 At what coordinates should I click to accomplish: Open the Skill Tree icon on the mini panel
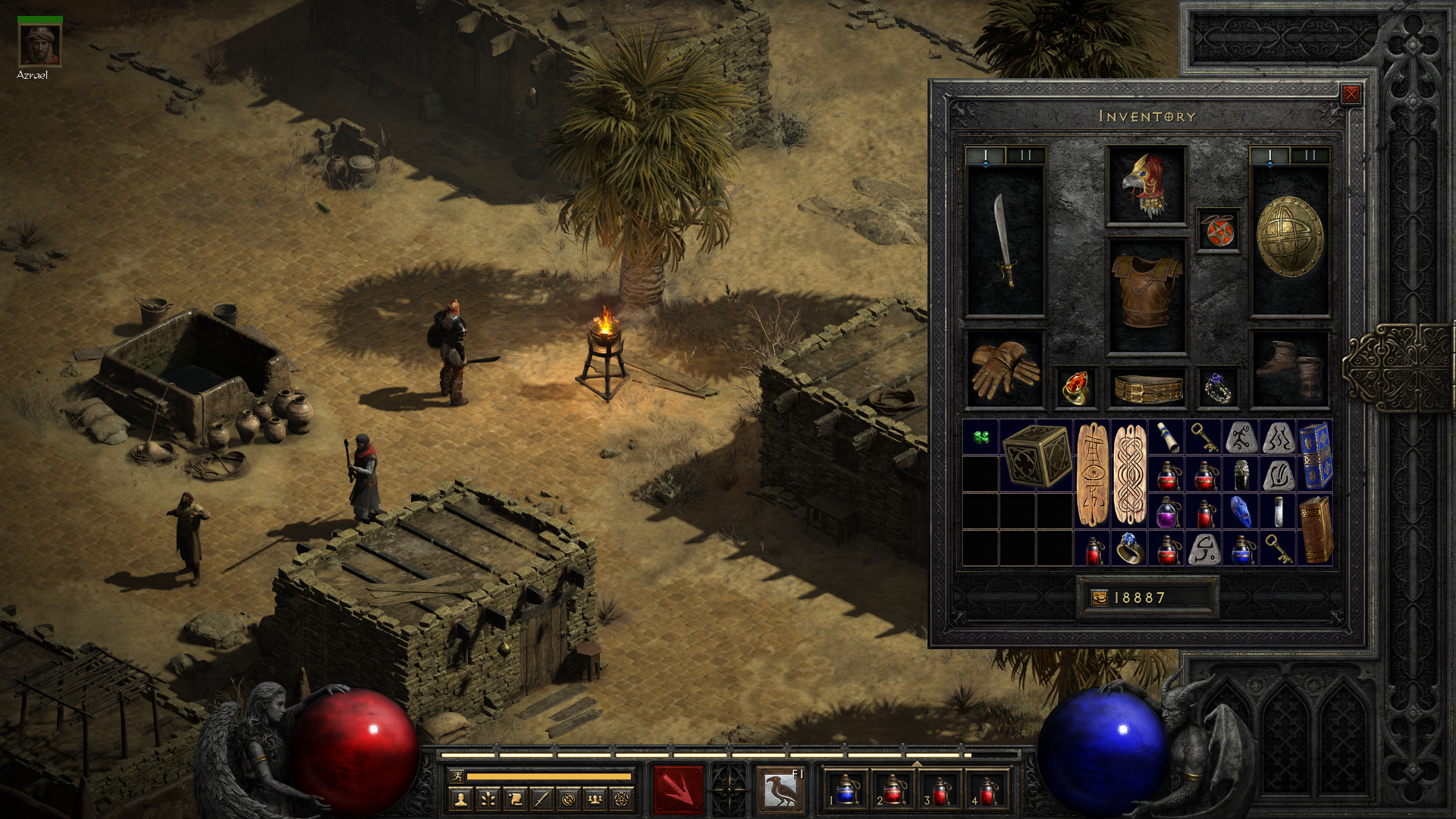click(486, 800)
